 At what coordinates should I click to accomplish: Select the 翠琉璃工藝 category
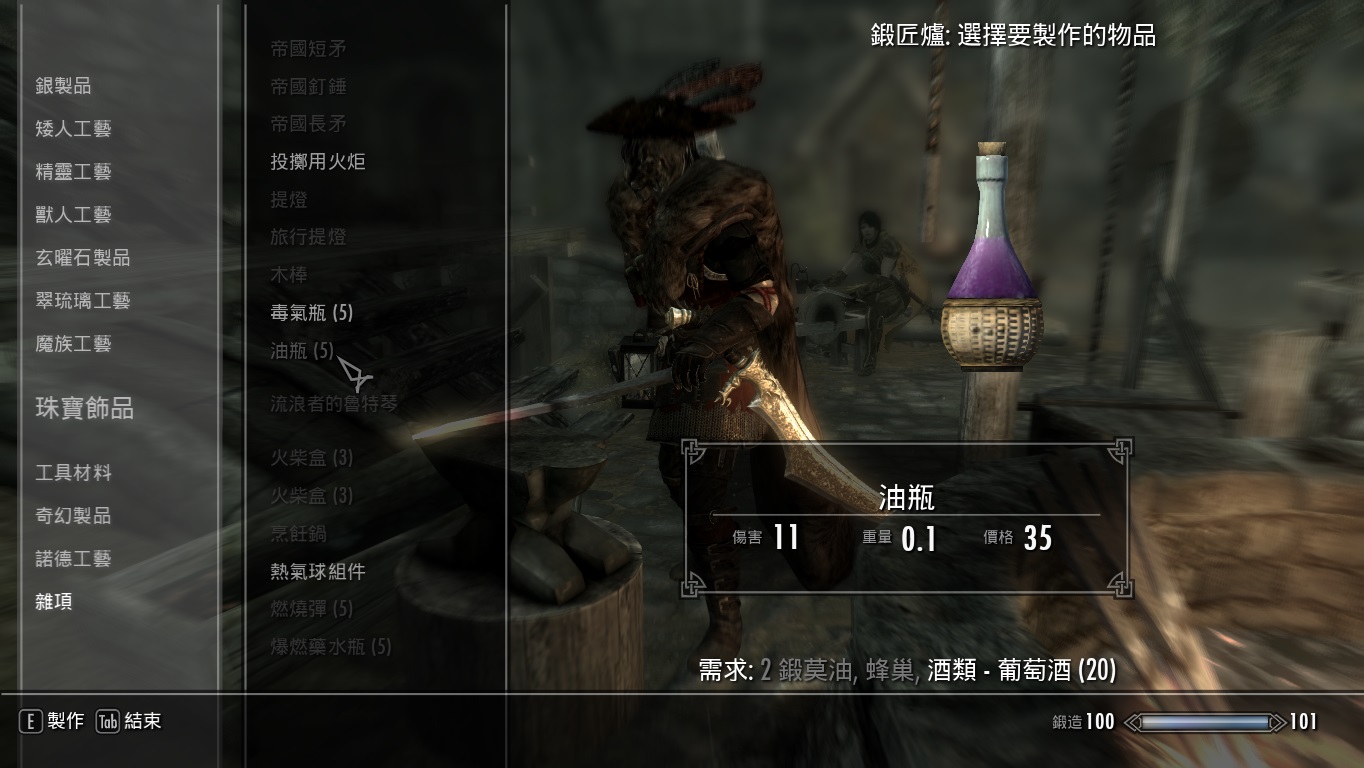[74, 299]
